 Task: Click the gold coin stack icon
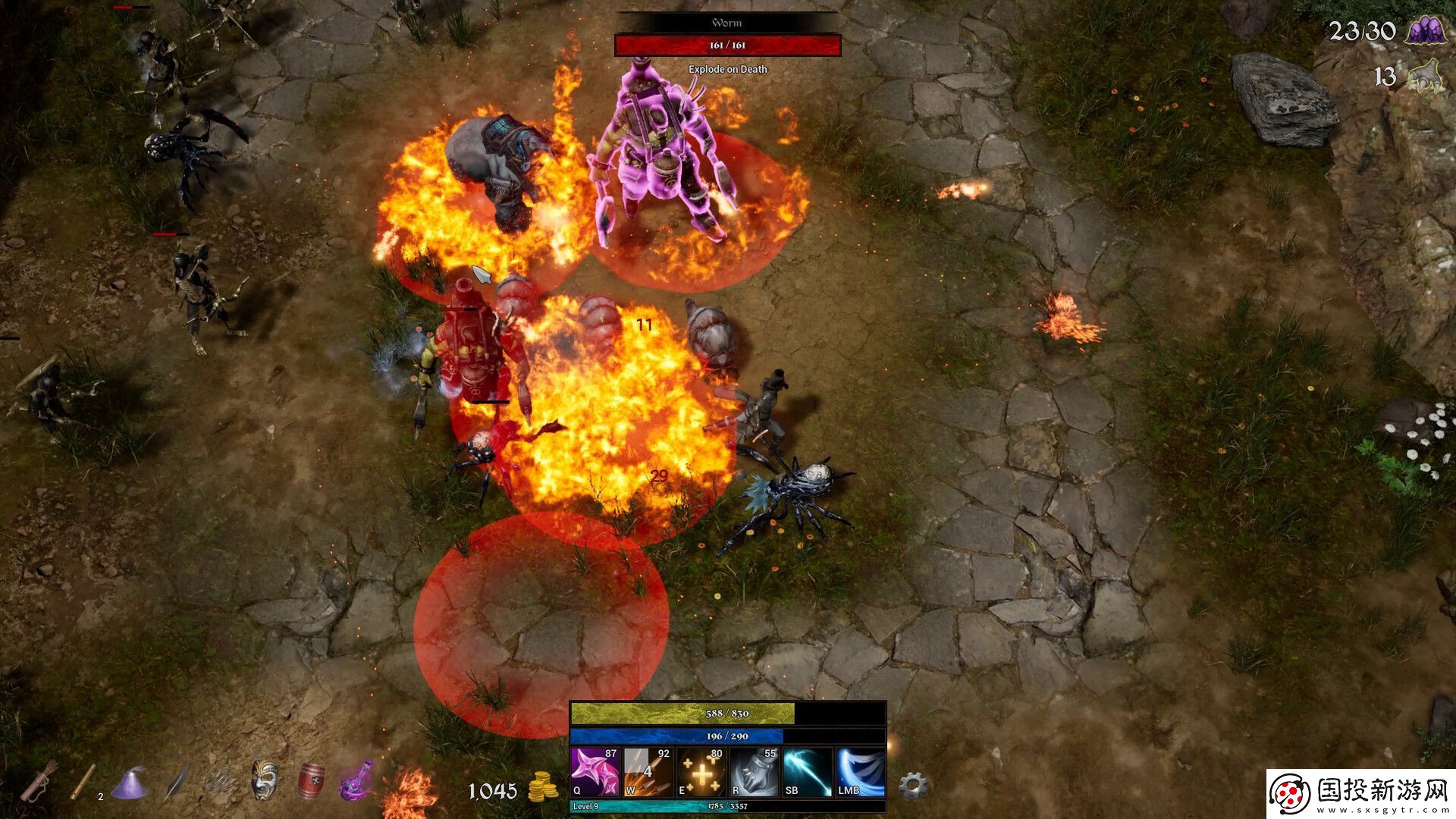543,789
